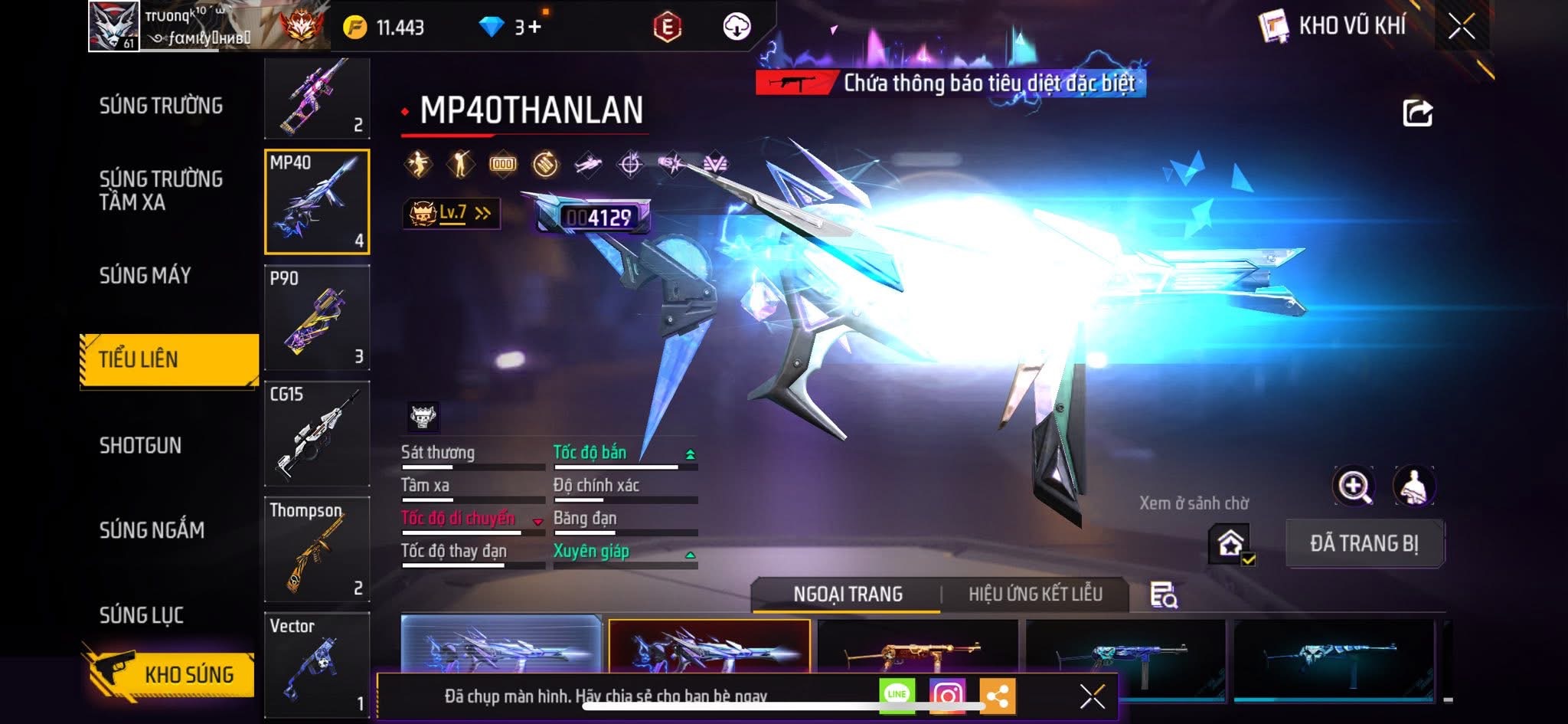
Task: Select the P90 weapon slot
Action: click(317, 318)
